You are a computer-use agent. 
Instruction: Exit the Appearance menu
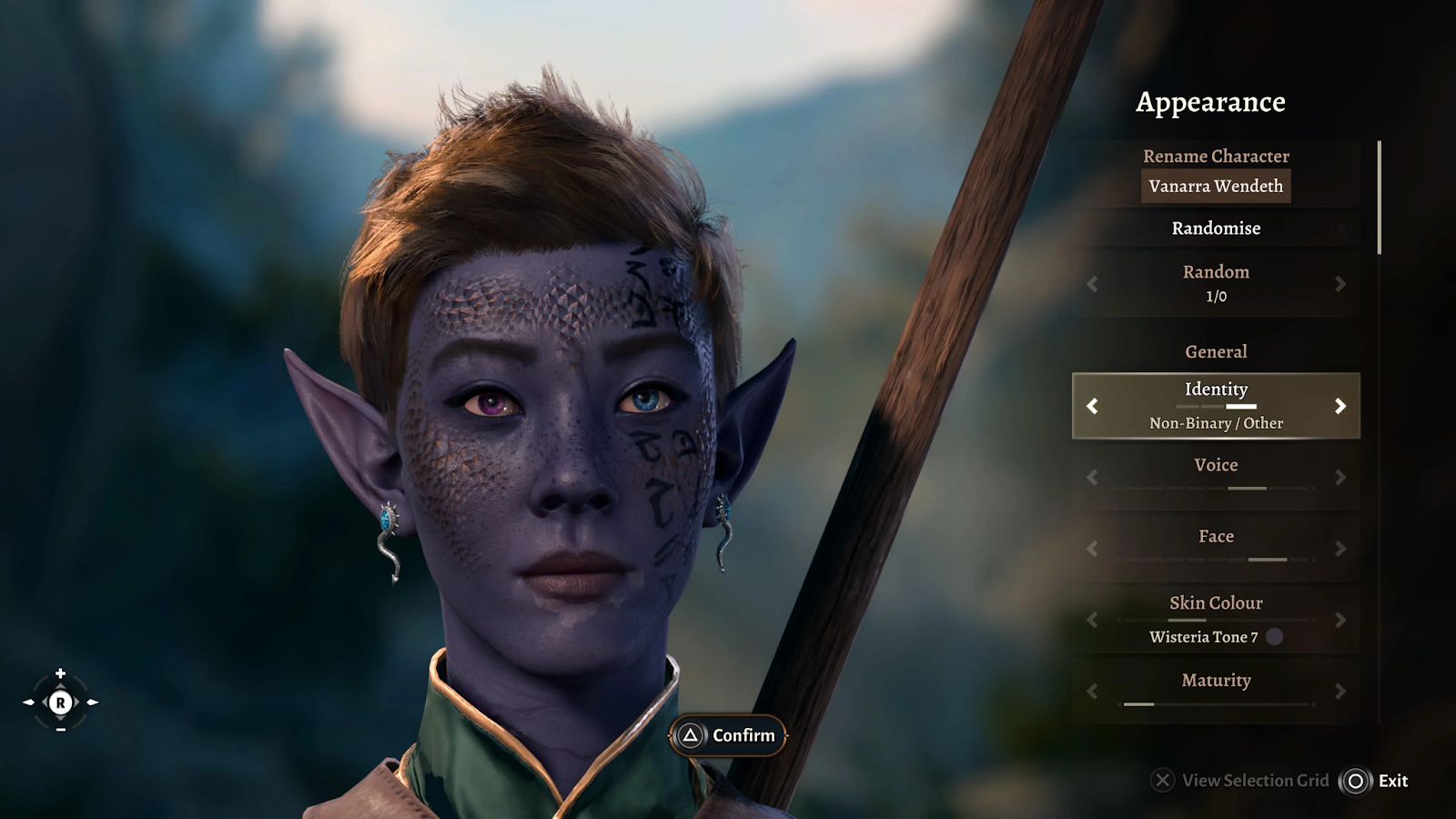tap(1374, 781)
